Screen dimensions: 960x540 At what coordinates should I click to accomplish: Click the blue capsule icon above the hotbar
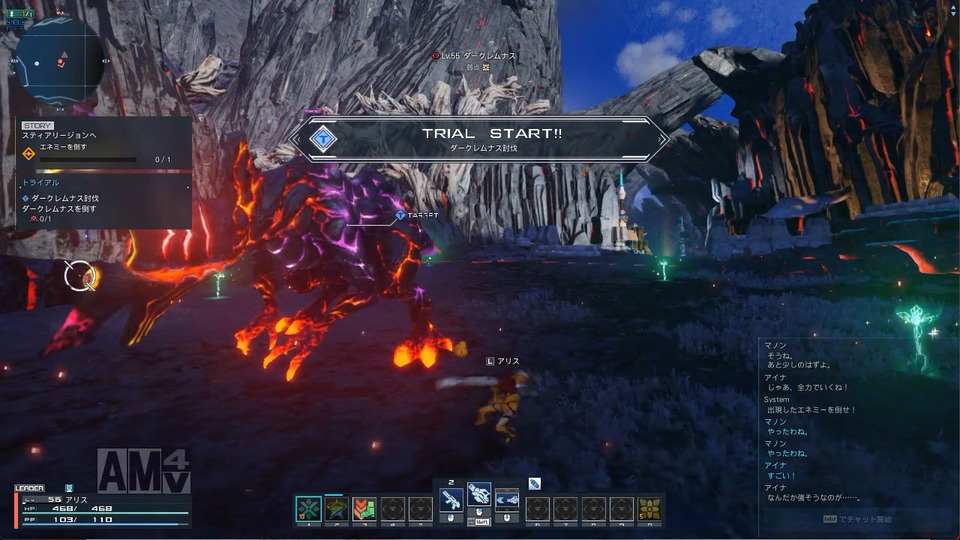535,483
